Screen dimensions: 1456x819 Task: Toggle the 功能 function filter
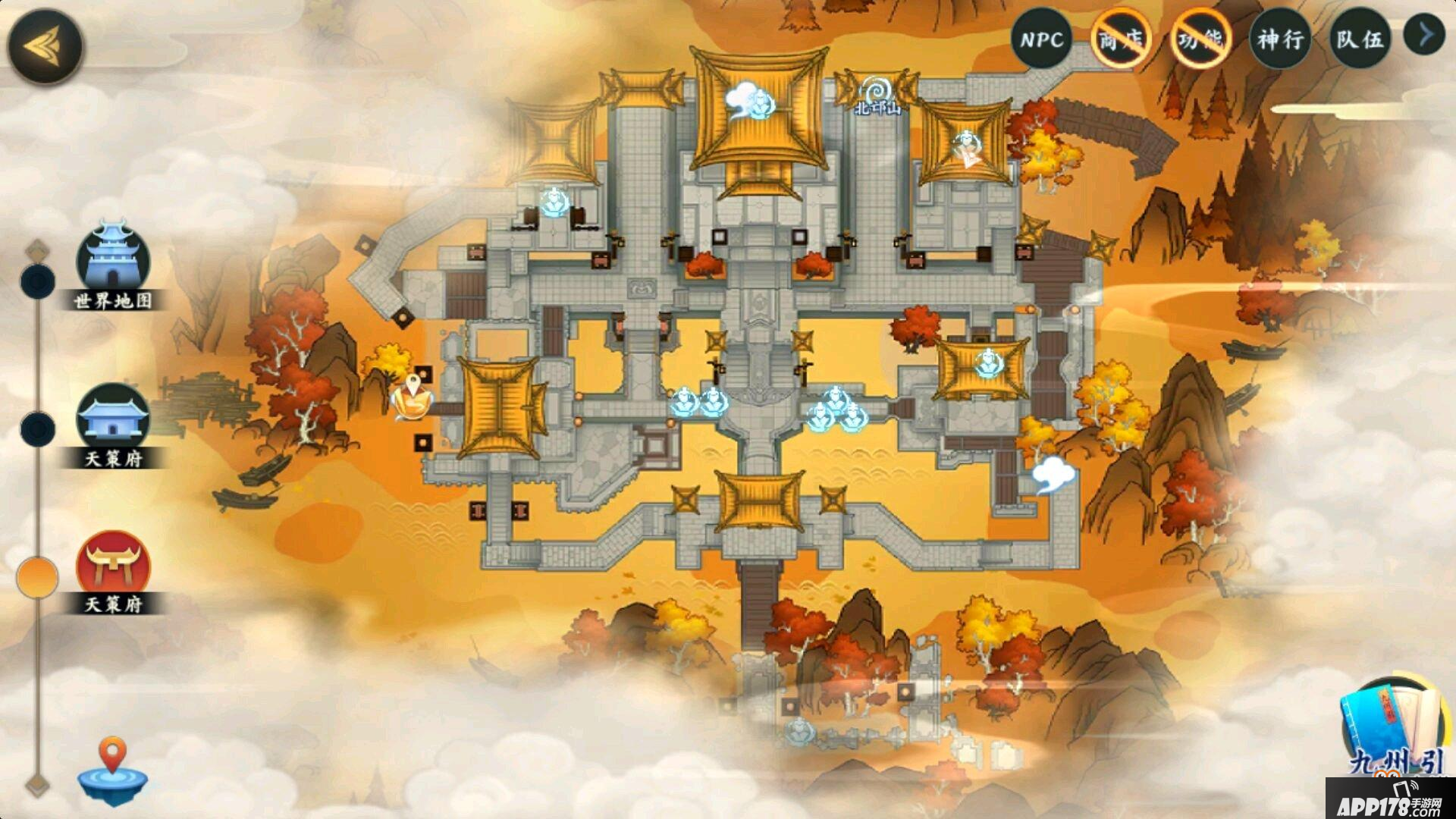[1200, 39]
